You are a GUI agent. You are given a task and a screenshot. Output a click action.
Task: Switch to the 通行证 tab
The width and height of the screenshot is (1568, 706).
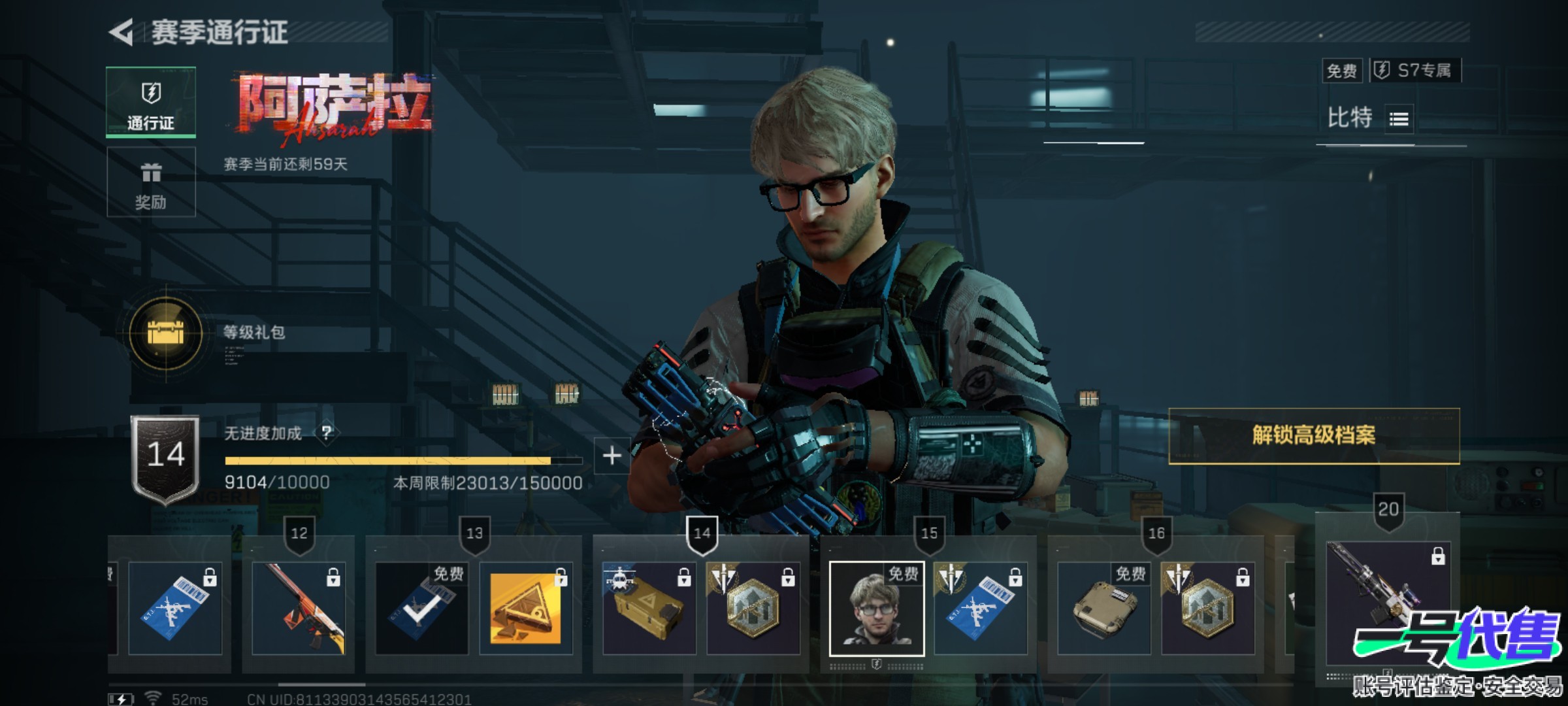[151, 103]
